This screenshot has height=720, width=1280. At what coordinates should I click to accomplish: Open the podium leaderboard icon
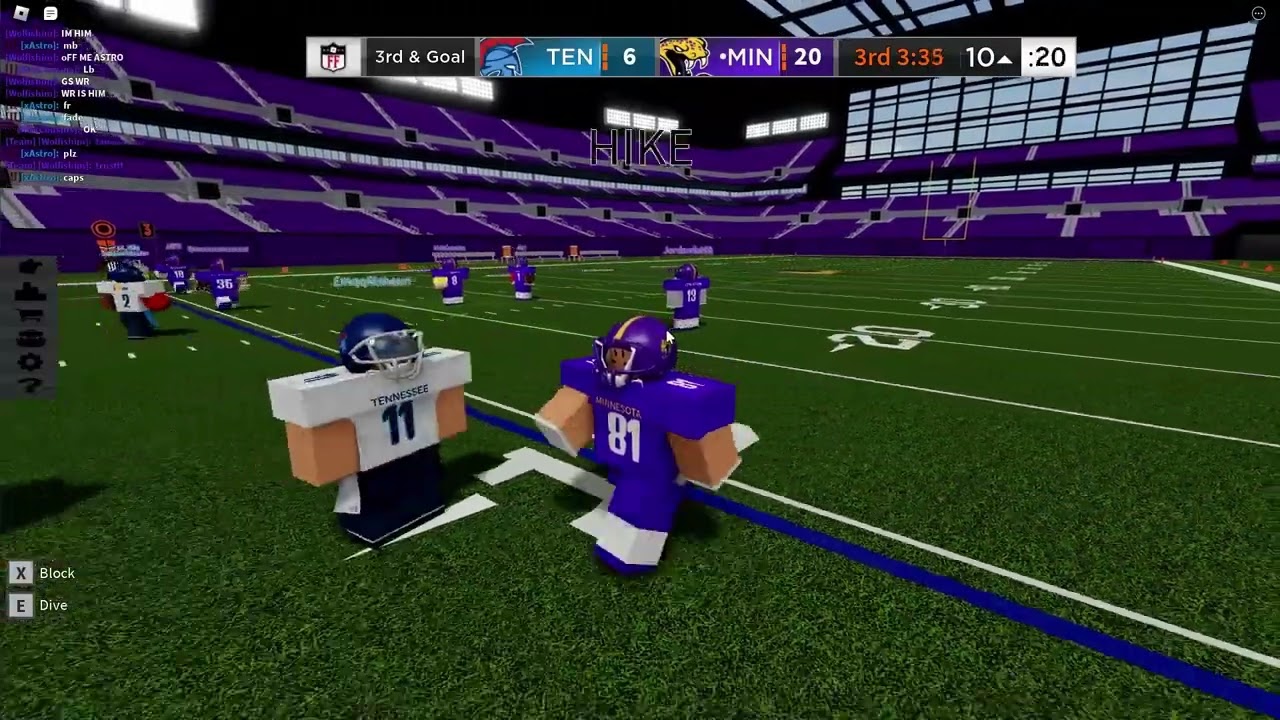click(30, 292)
